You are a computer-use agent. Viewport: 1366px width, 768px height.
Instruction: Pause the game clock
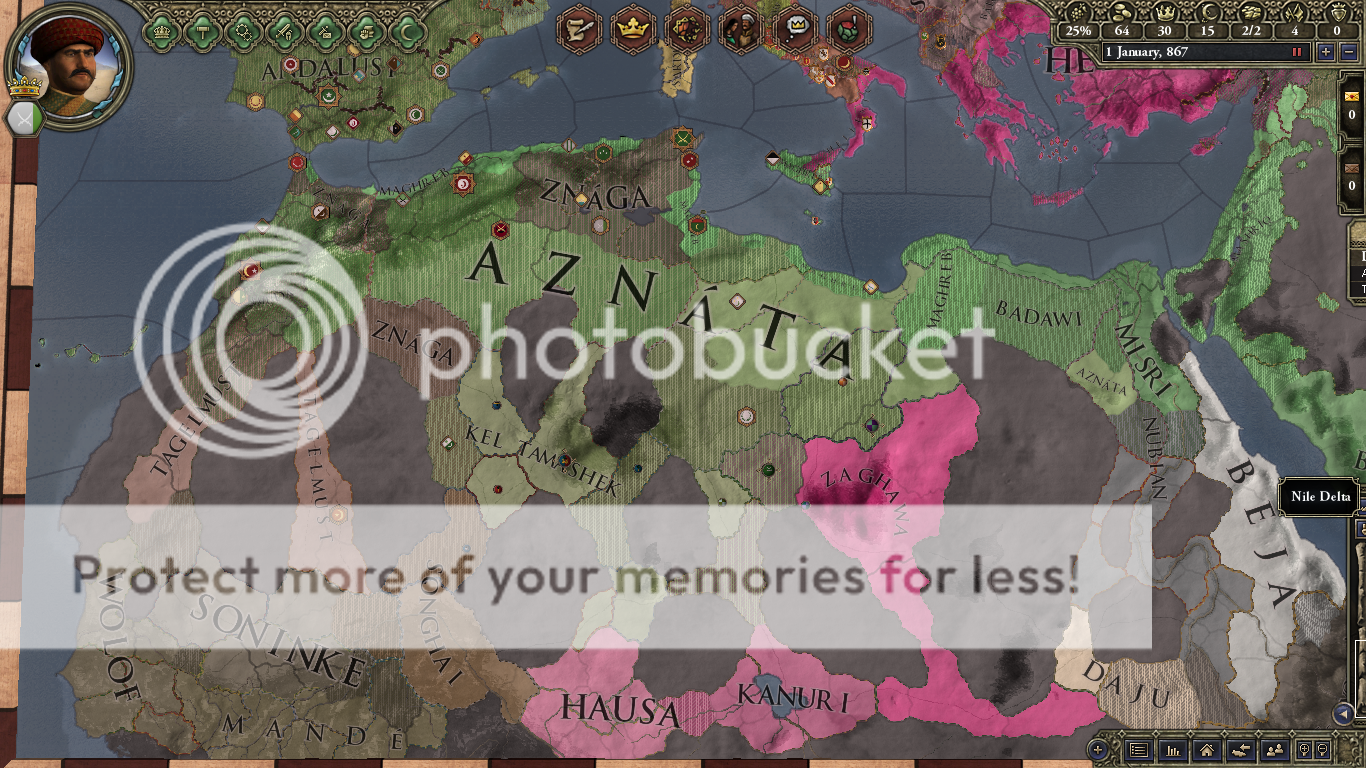[1297, 52]
